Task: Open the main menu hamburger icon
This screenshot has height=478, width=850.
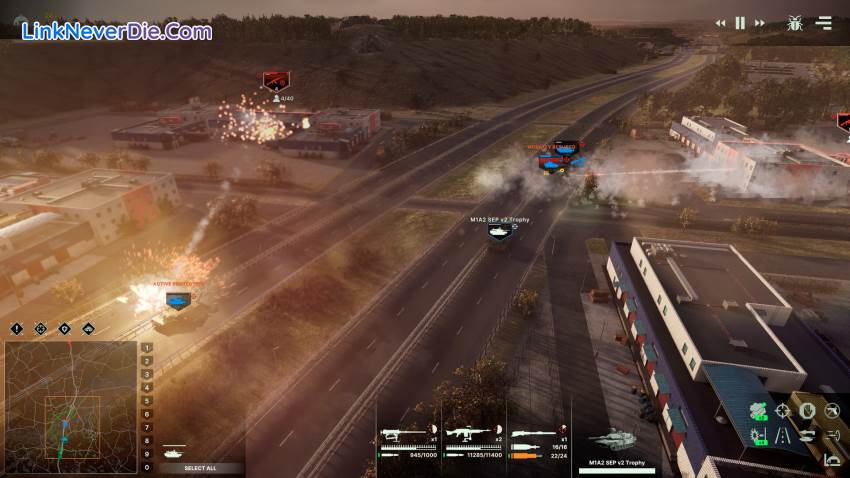Action: [824, 23]
